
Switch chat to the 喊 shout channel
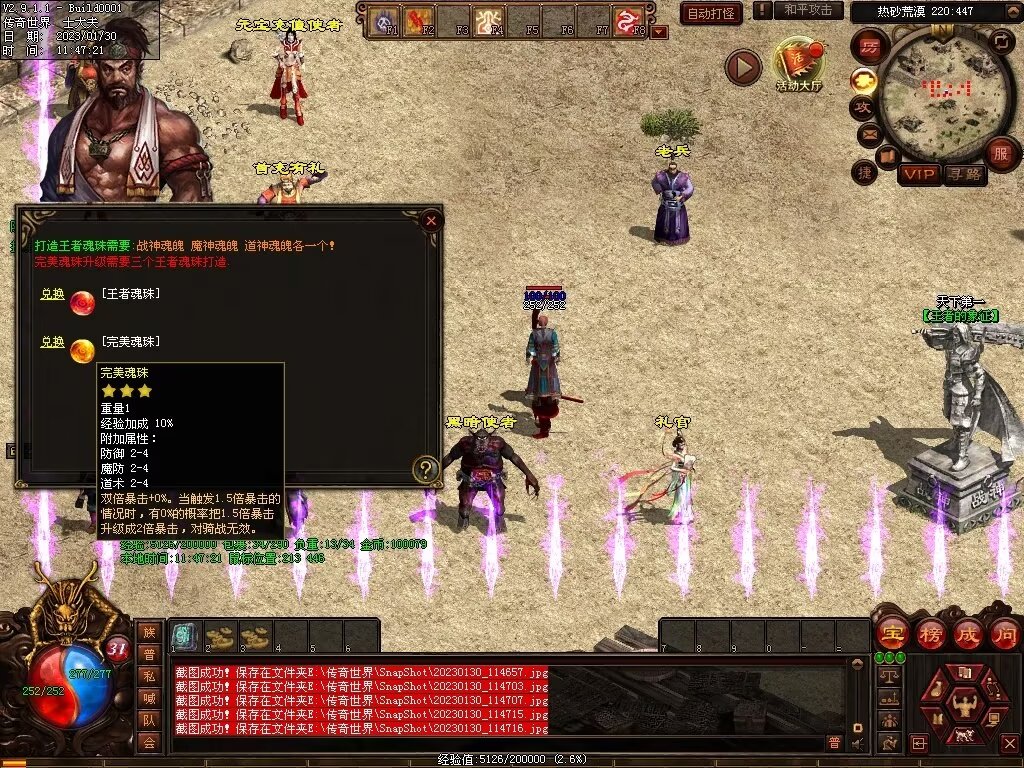click(149, 698)
